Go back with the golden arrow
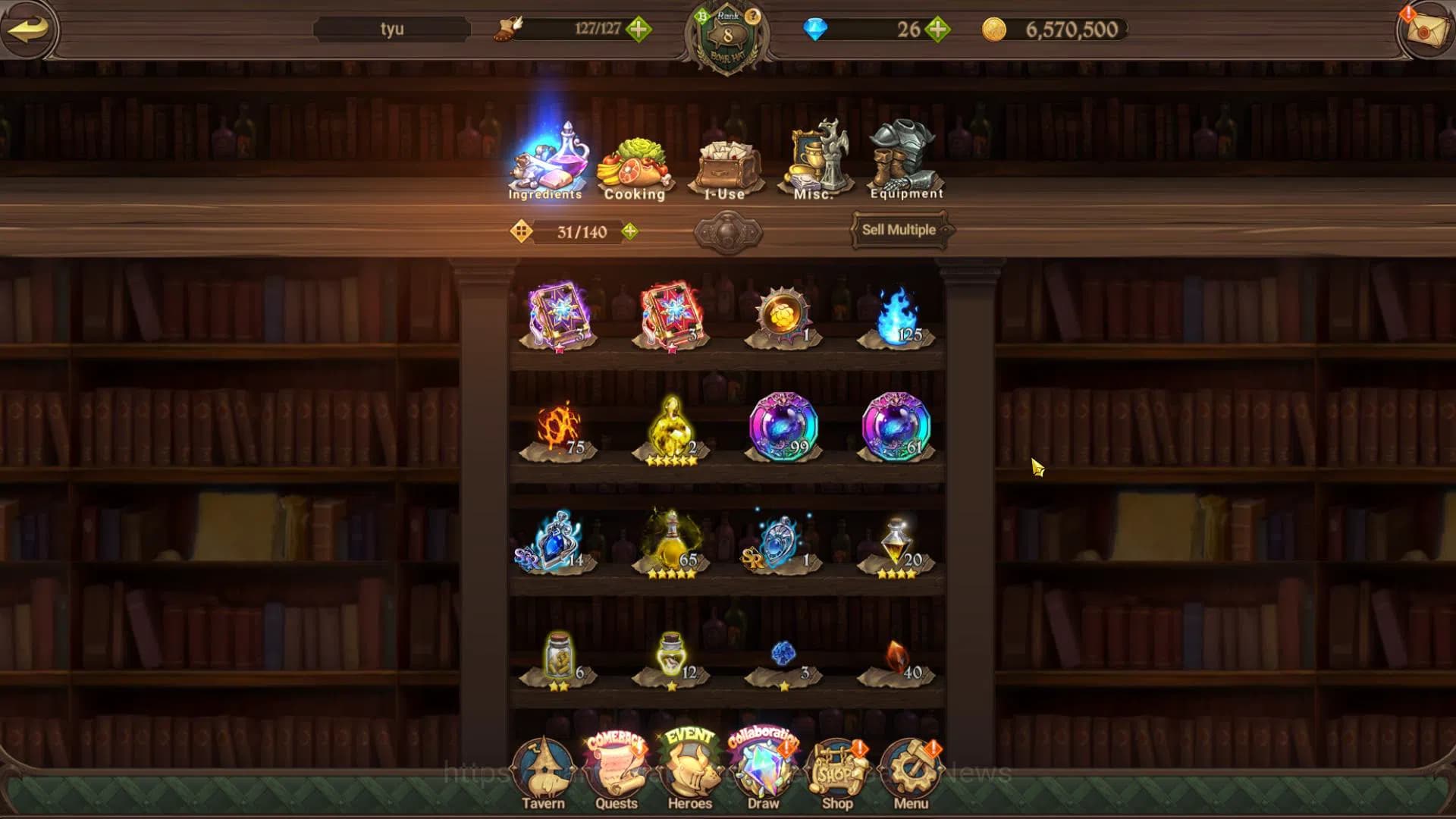The image size is (1456, 819). [x=29, y=30]
